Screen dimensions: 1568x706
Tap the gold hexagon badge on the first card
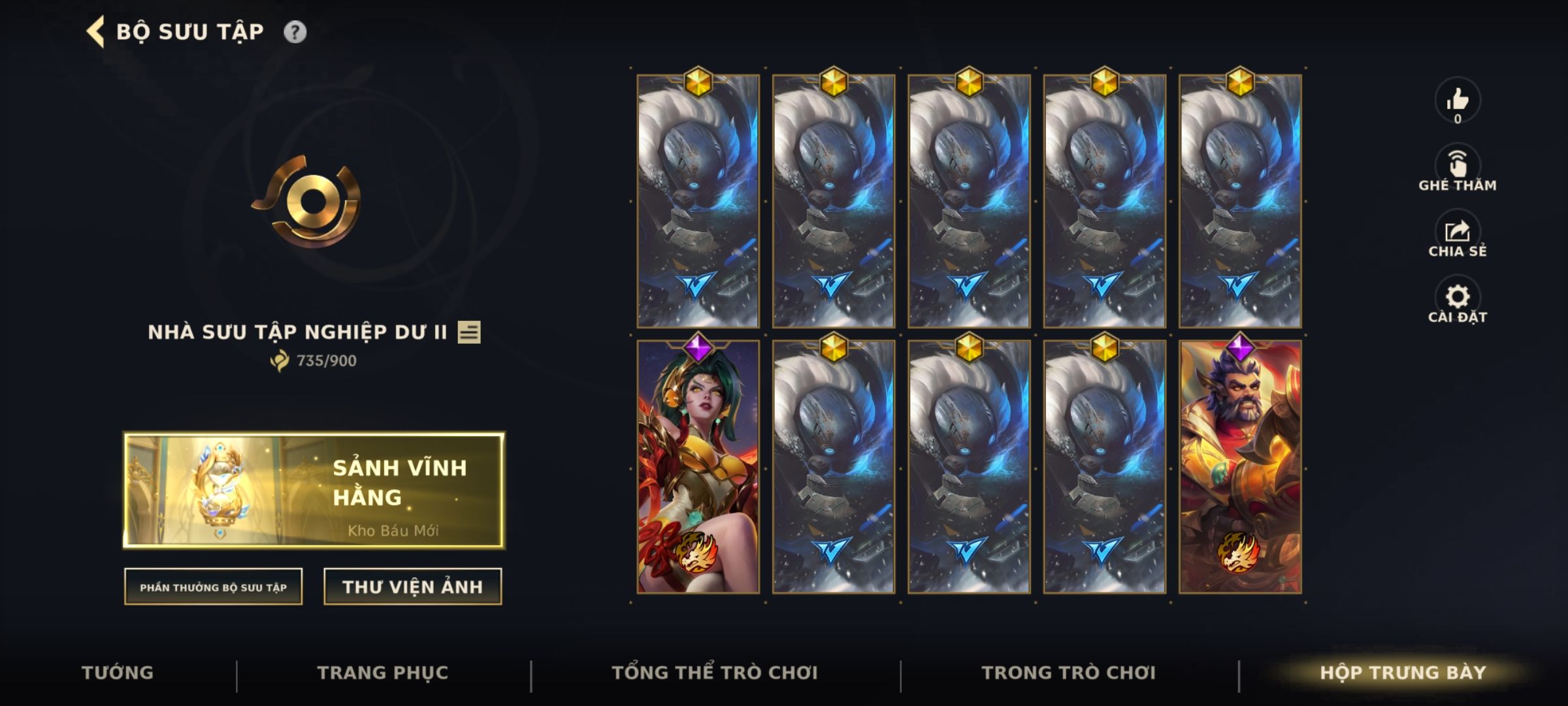click(698, 82)
